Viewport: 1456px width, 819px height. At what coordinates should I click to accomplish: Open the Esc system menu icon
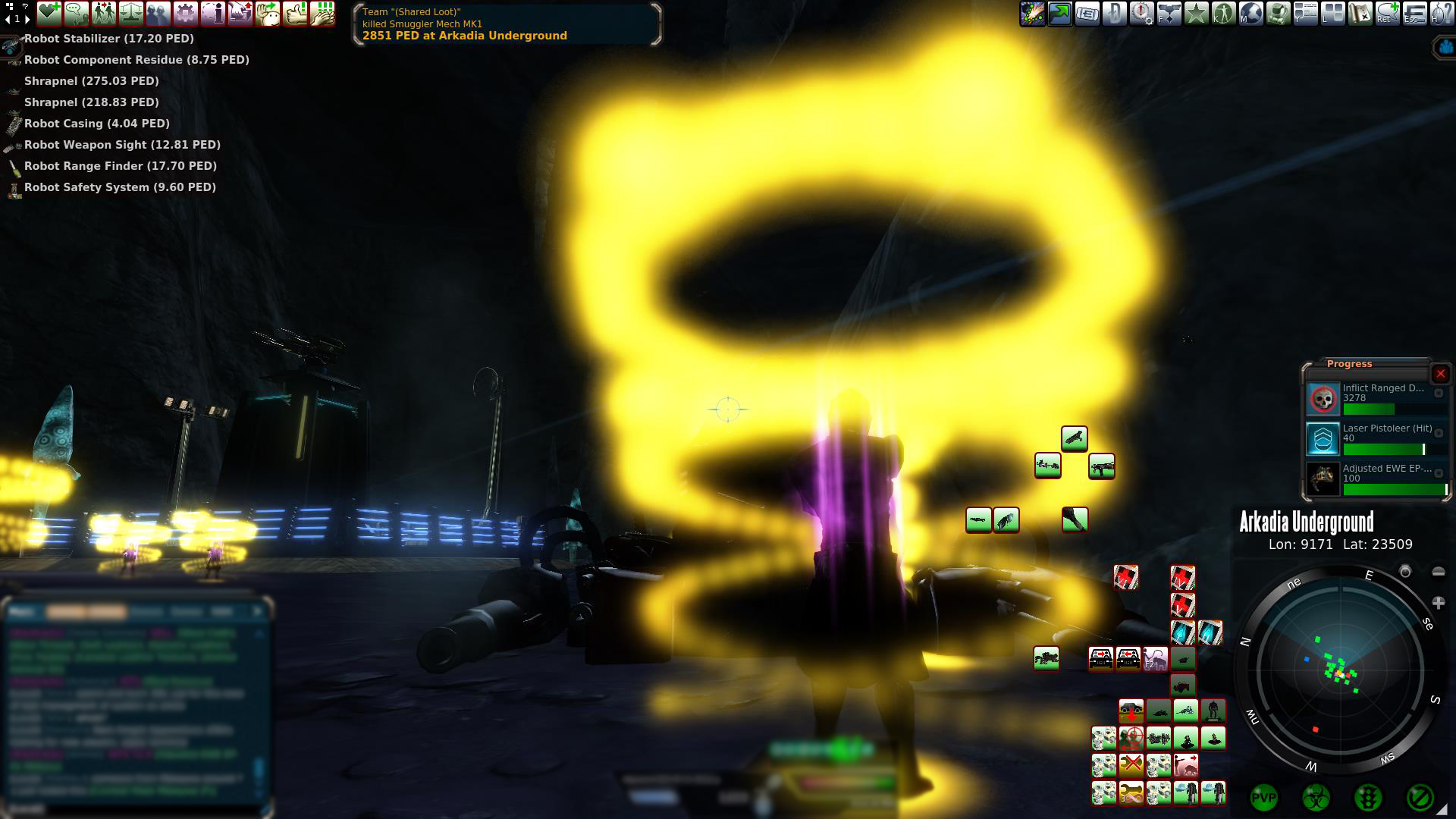[x=1414, y=14]
